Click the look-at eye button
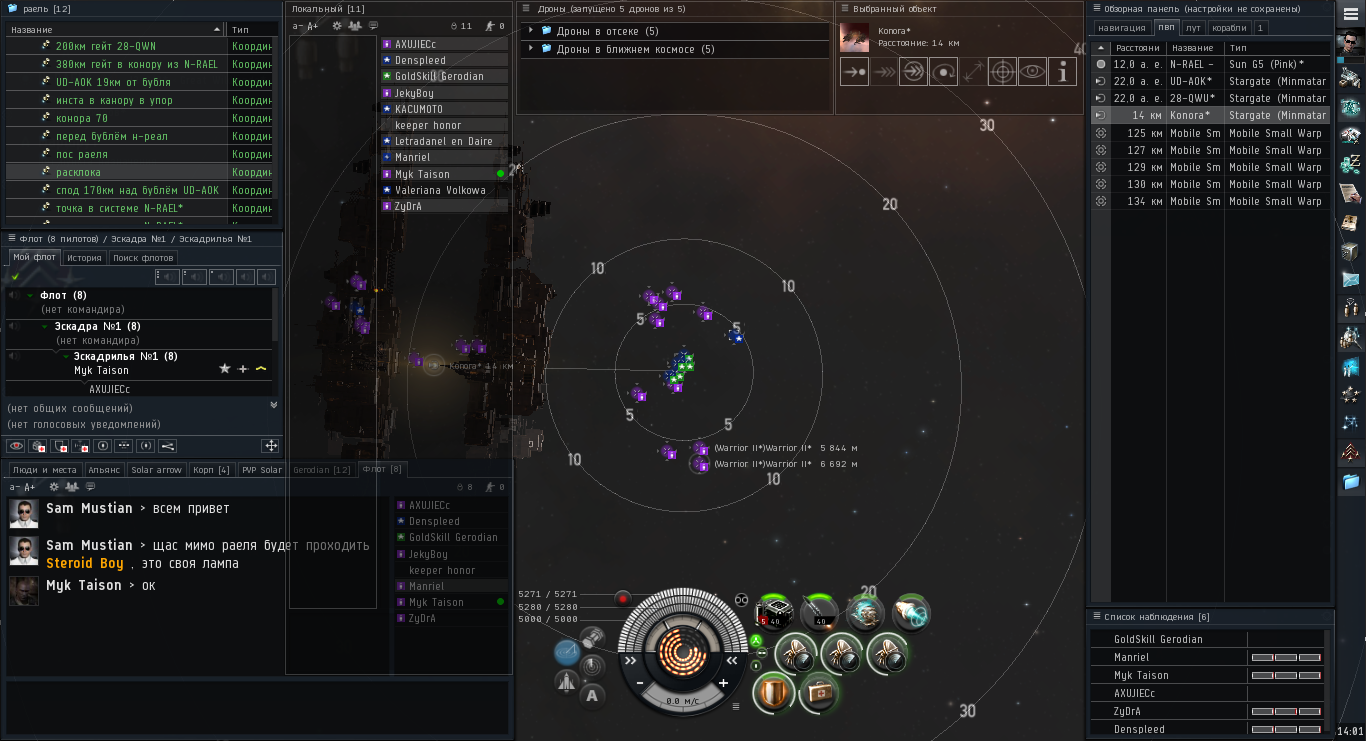The height and width of the screenshot is (741, 1366). click(1033, 72)
